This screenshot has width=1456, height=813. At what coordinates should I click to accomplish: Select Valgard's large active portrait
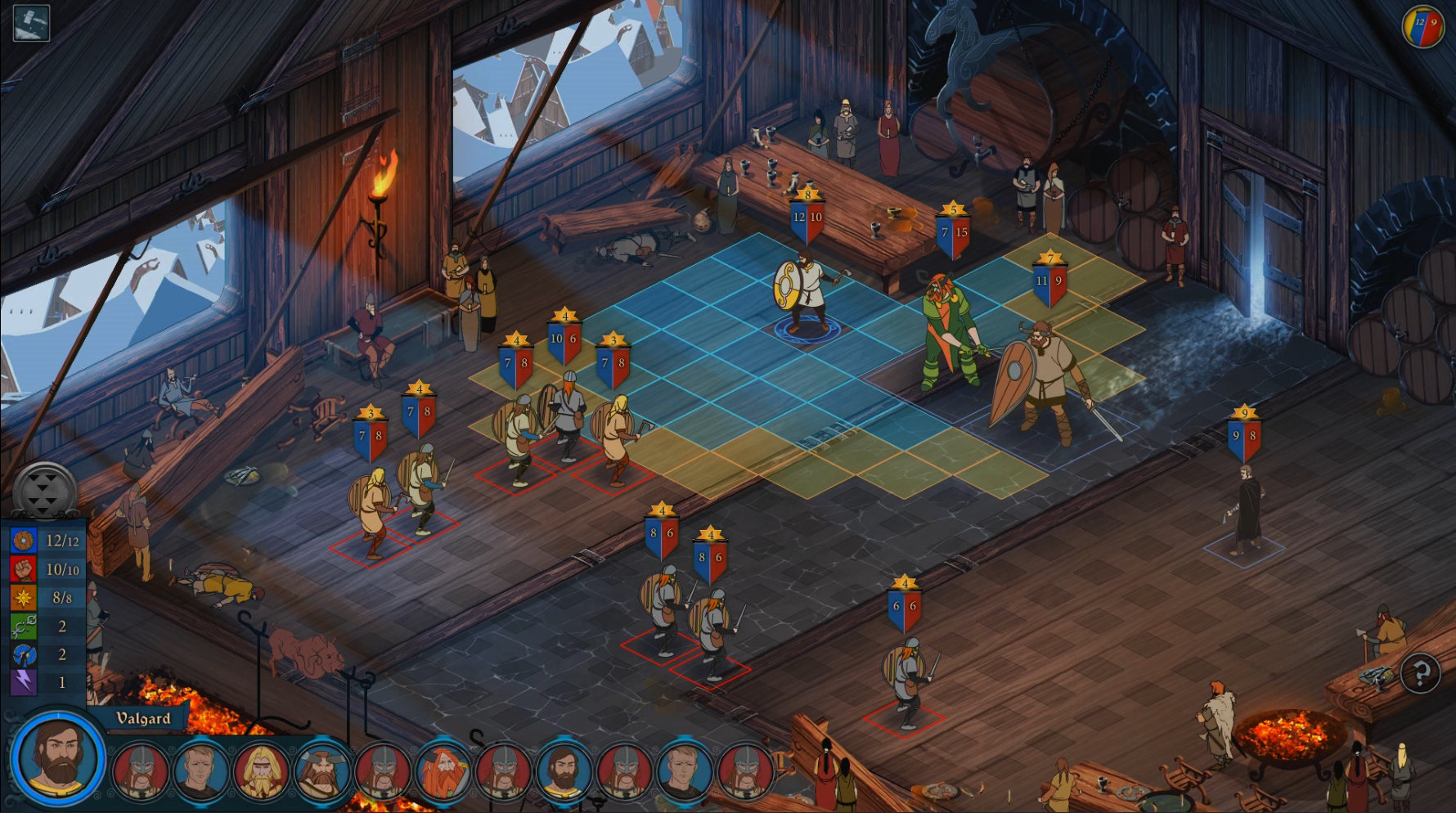[x=57, y=757]
